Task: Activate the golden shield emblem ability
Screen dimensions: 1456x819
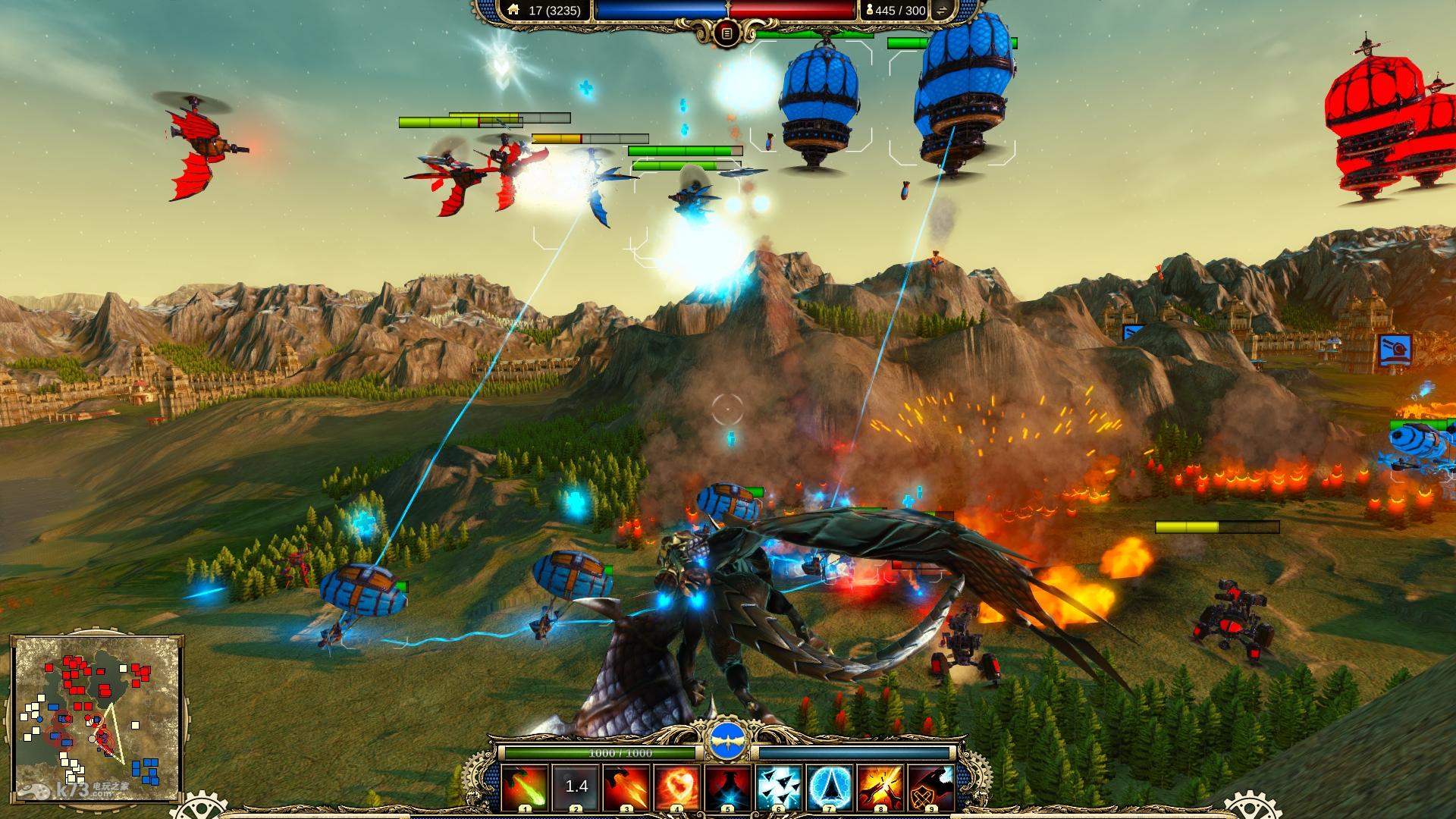Action: pos(931,787)
